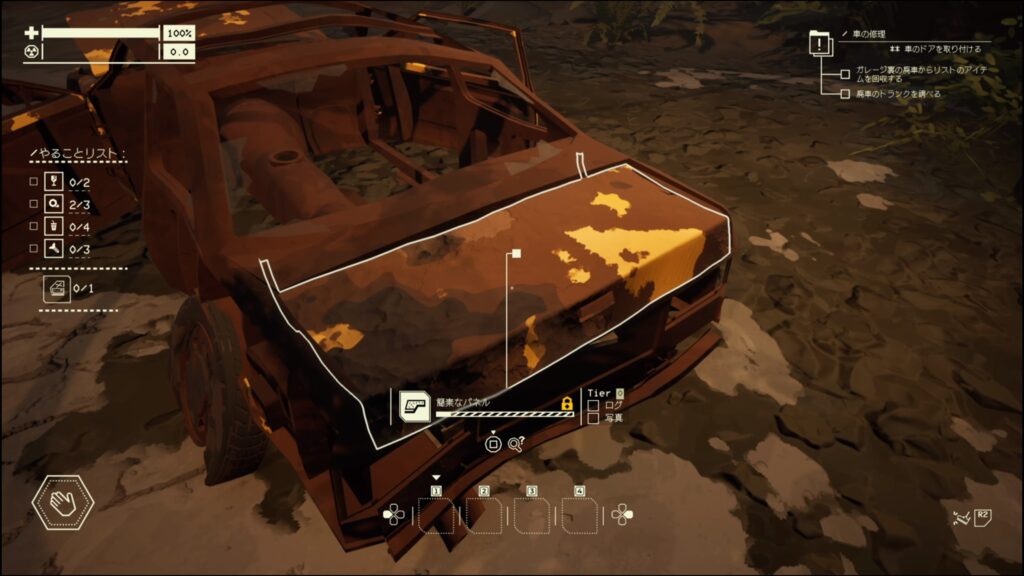Screen dimensions: 1024x576
Task: Select hotbar slot number 4
Action: tap(580, 516)
